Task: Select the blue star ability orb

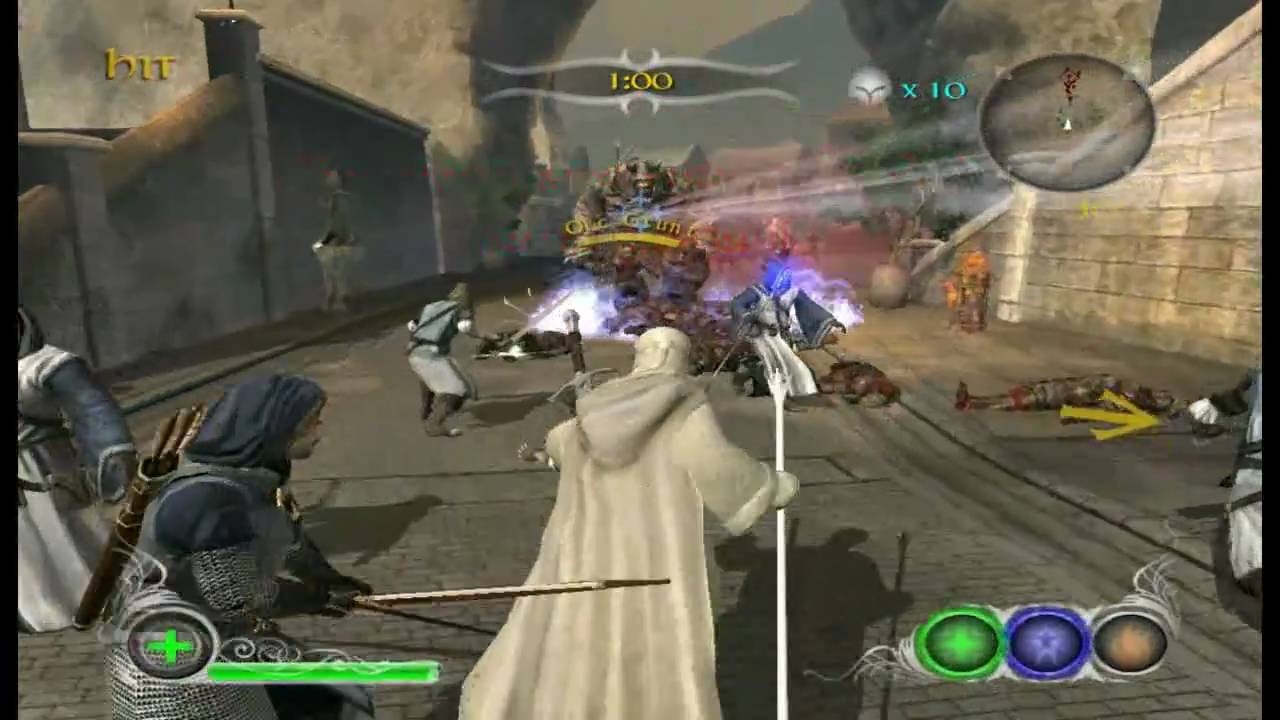Action: (1047, 642)
